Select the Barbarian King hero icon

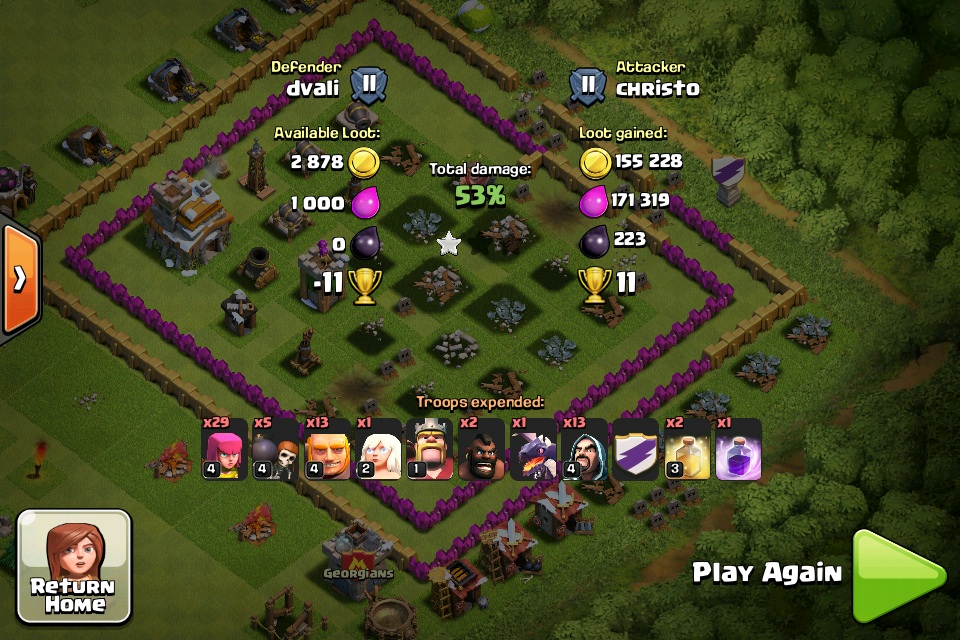430,449
